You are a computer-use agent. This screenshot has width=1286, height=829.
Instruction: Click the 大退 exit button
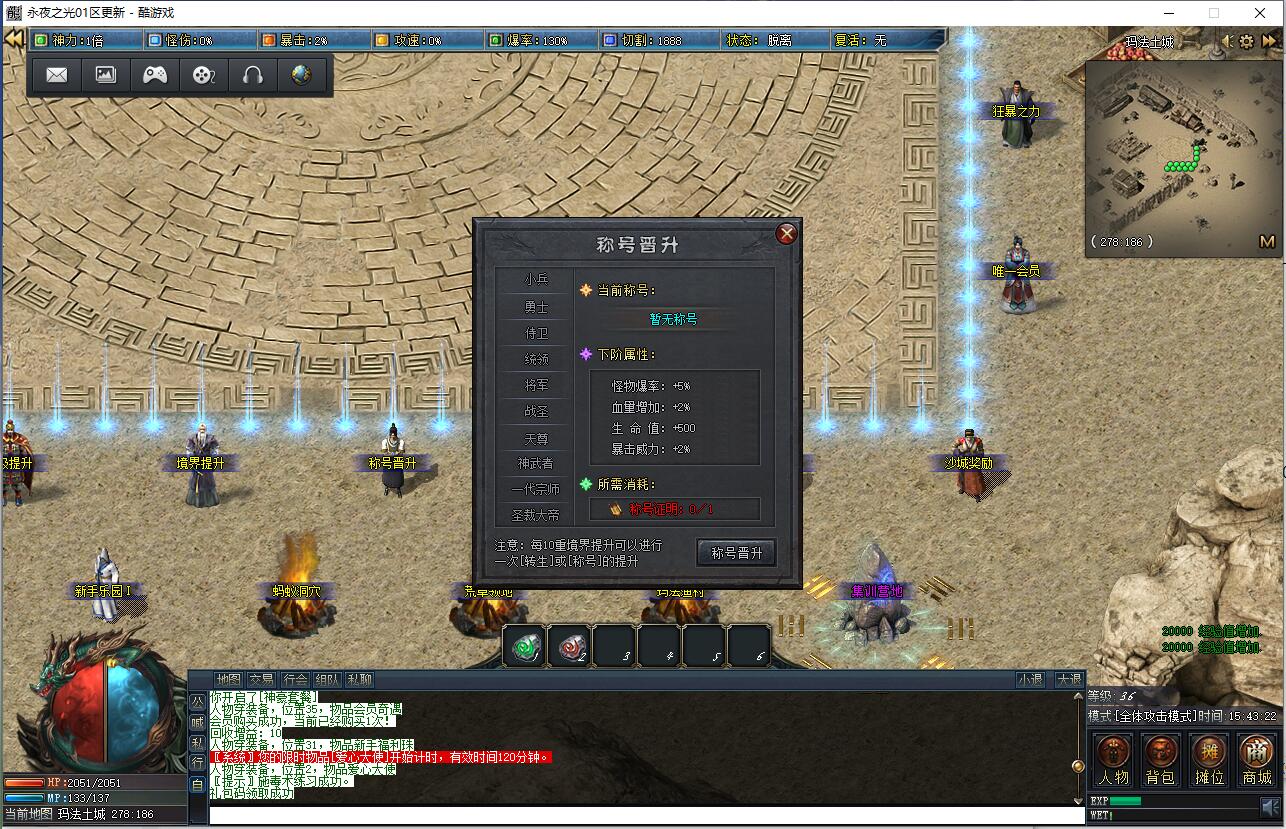tap(1068, 680)
